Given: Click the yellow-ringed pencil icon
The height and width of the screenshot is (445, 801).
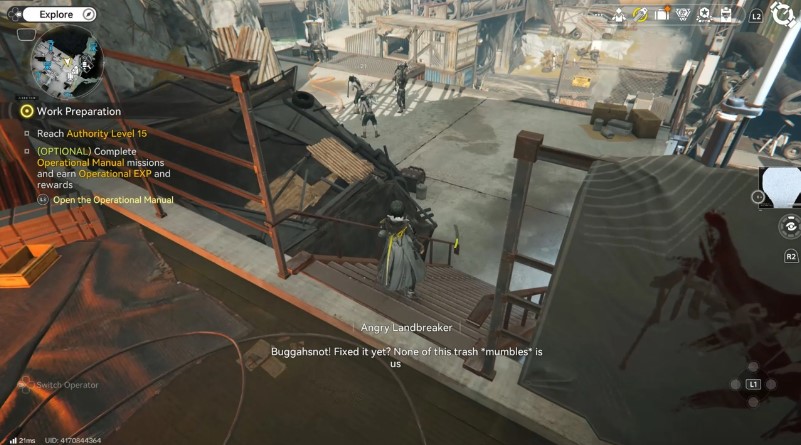Looking at the screenshot, I should pyautogui.click(x=641, y=14).
